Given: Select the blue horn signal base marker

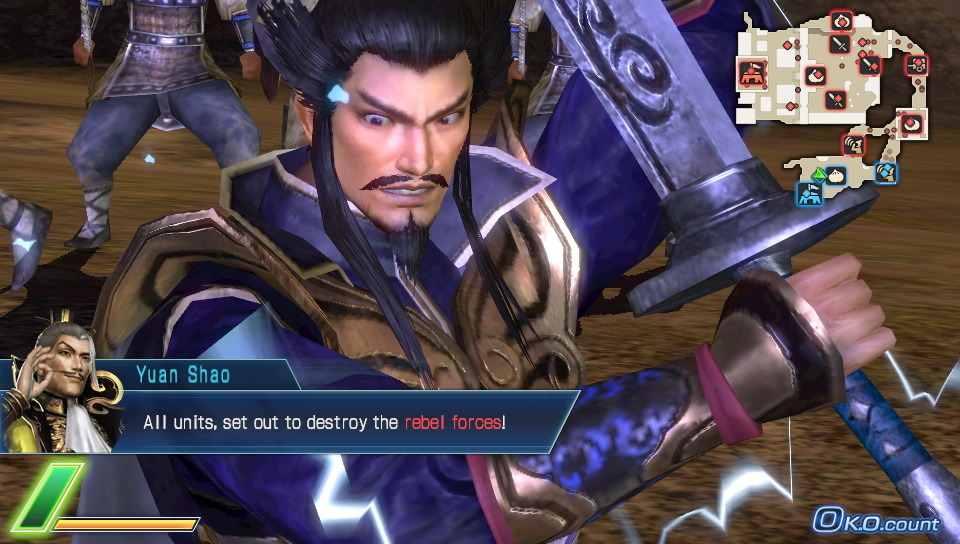Looking at the screenshot, I should coord(886,172).
